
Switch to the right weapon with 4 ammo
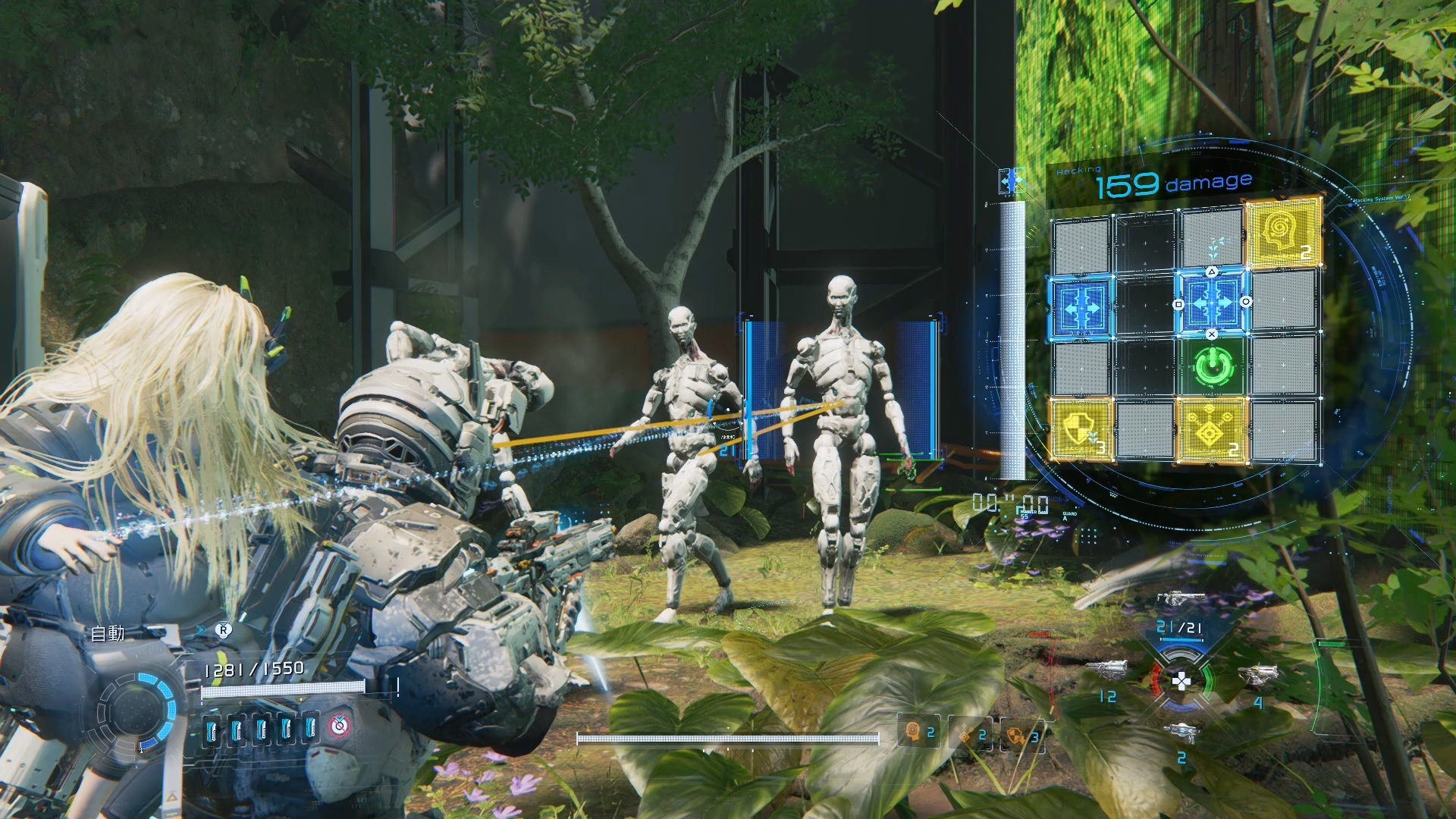pos(1259,673)
